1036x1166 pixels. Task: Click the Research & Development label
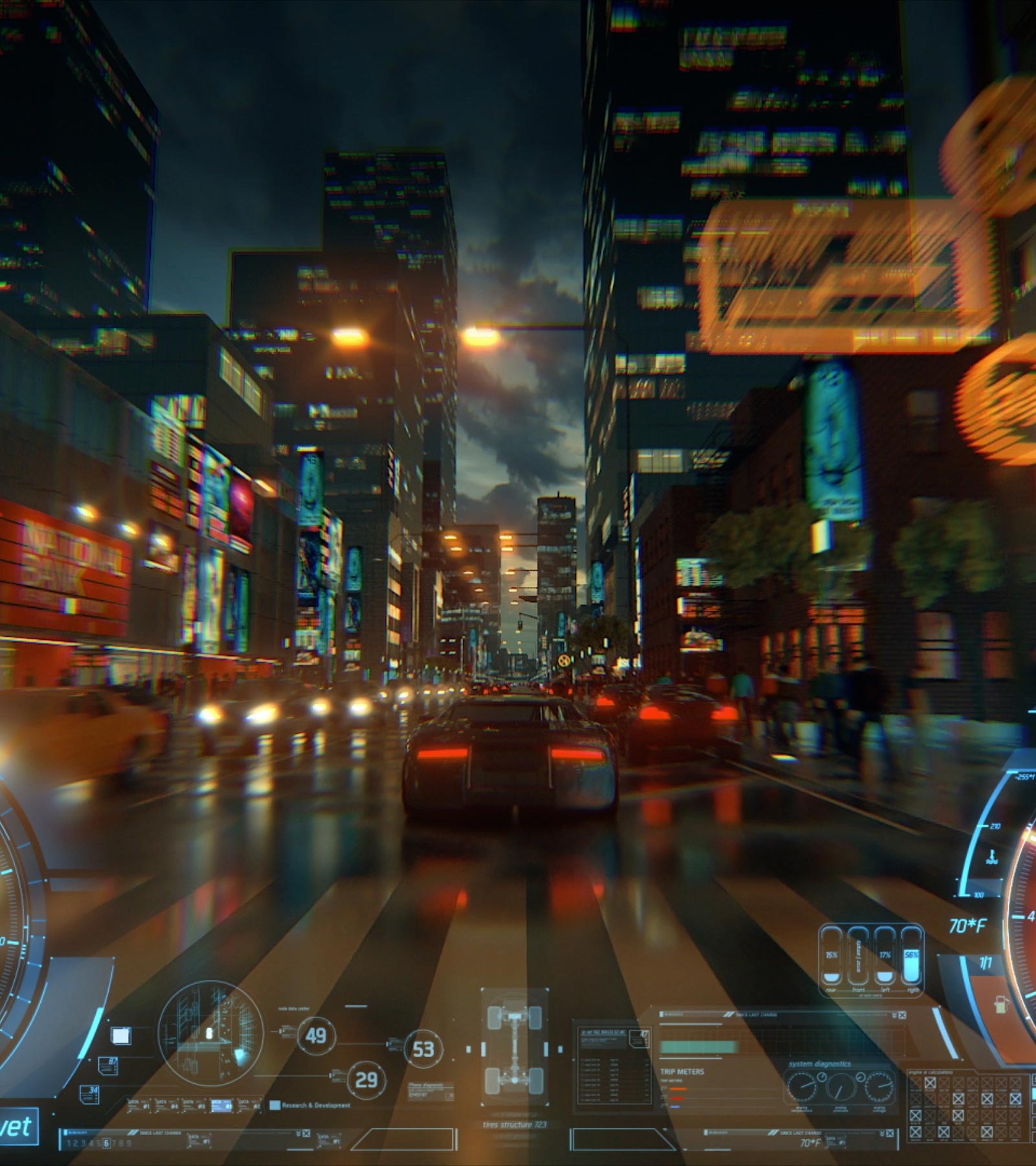317,1104
